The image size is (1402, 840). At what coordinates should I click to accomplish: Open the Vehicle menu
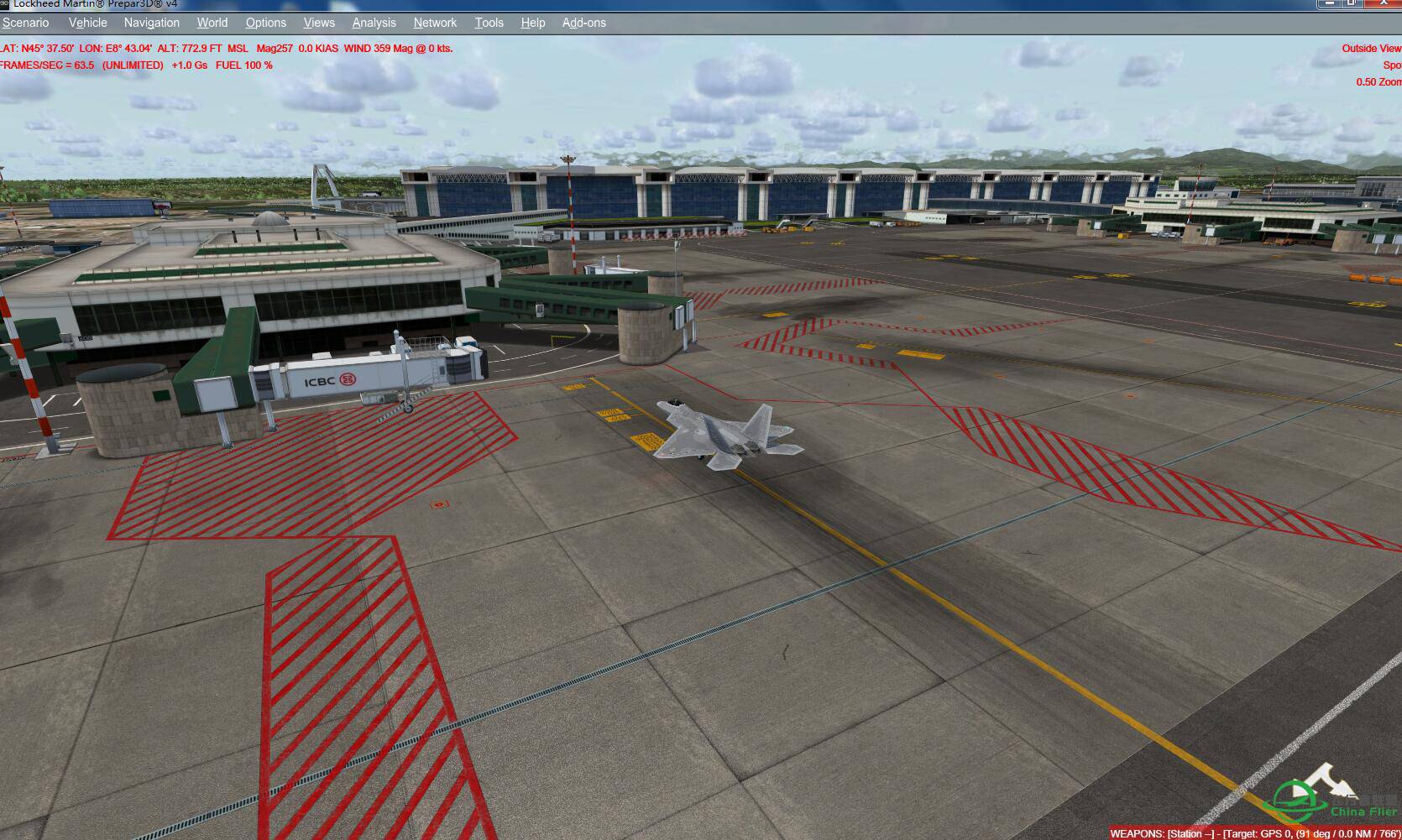click(x=87, y=23)
